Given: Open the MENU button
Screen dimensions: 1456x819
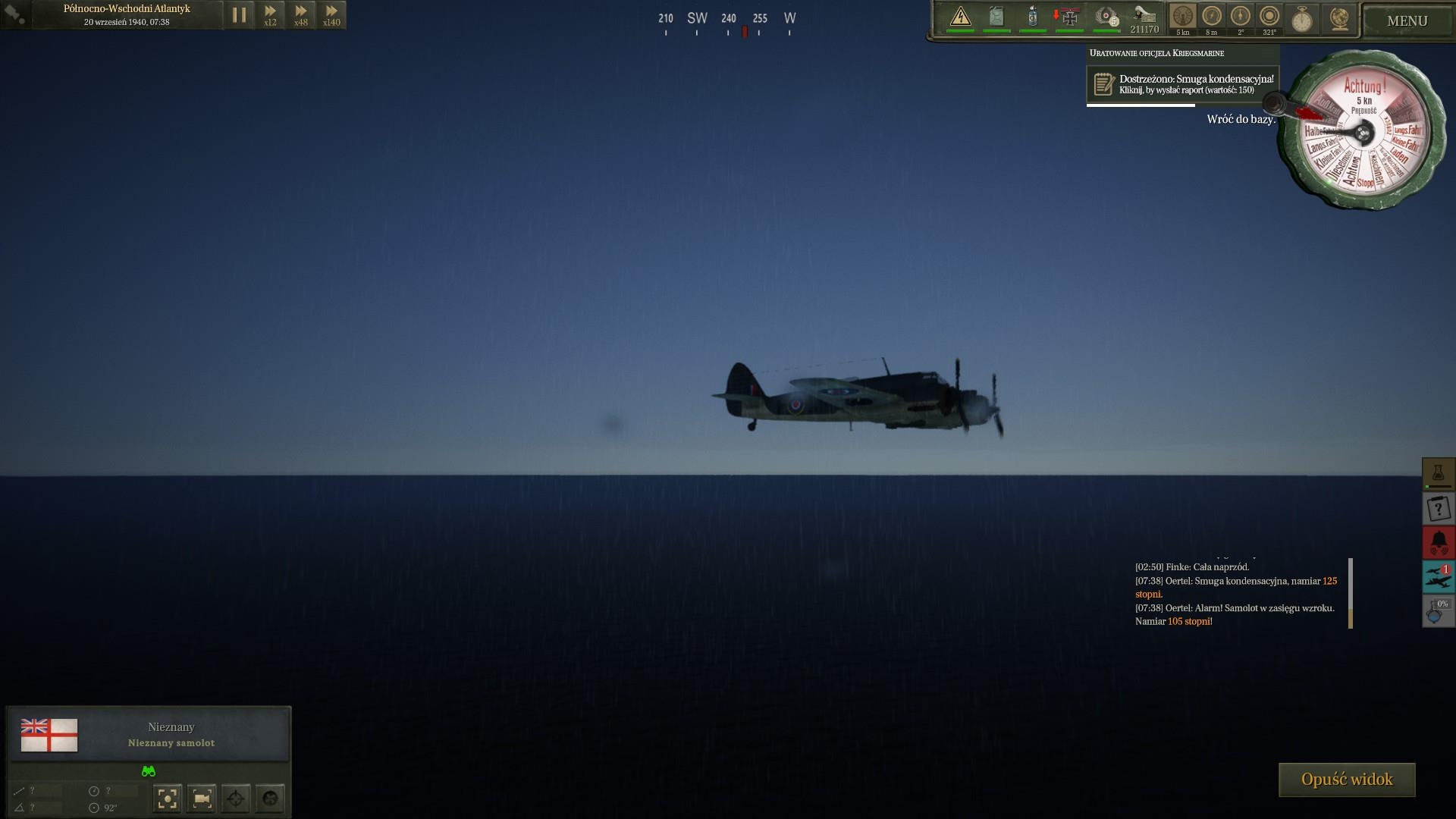Looking at the screenshot, I should (x=1407, y=21).
